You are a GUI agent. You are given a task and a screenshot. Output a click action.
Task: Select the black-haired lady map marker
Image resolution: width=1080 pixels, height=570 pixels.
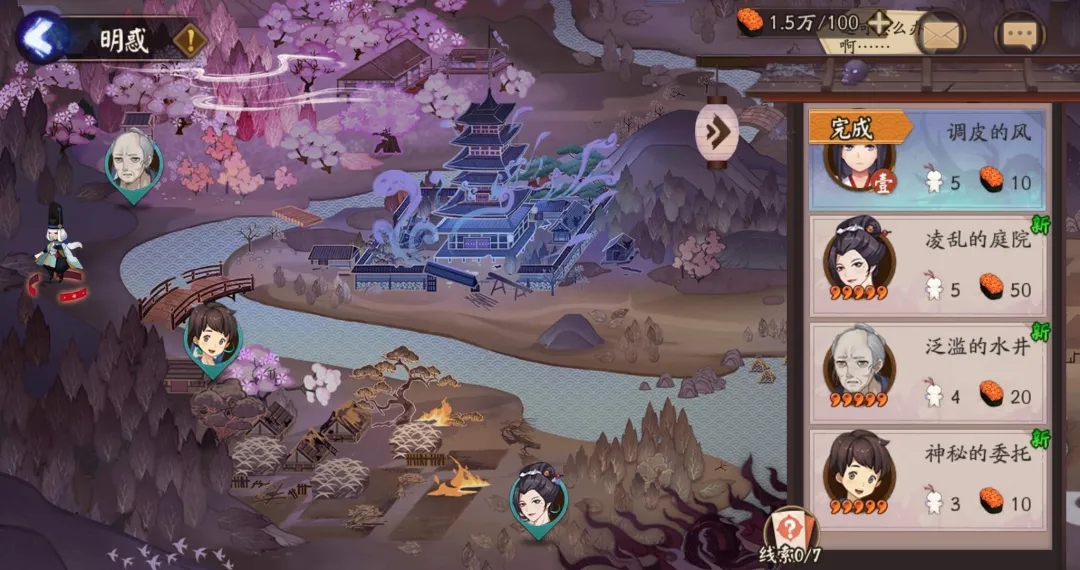(539, 499)
